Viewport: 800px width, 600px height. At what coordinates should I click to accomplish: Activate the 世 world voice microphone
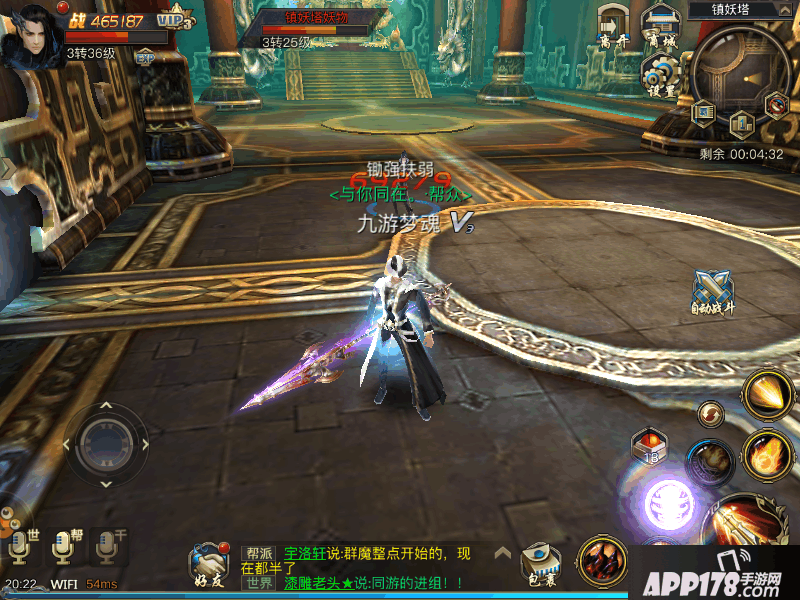(x=20, y=547)
